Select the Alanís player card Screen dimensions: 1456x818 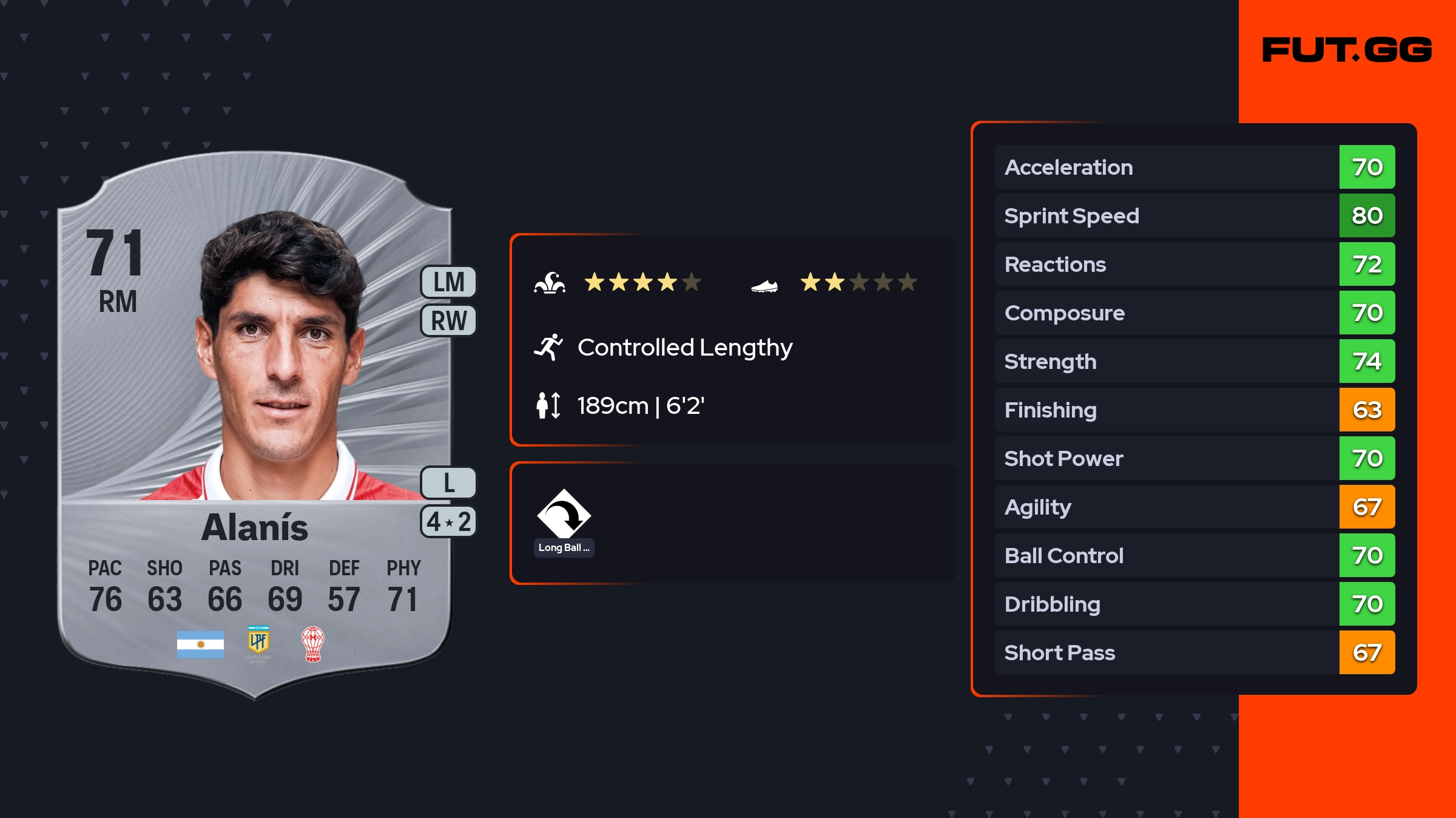tap(255, 425)
